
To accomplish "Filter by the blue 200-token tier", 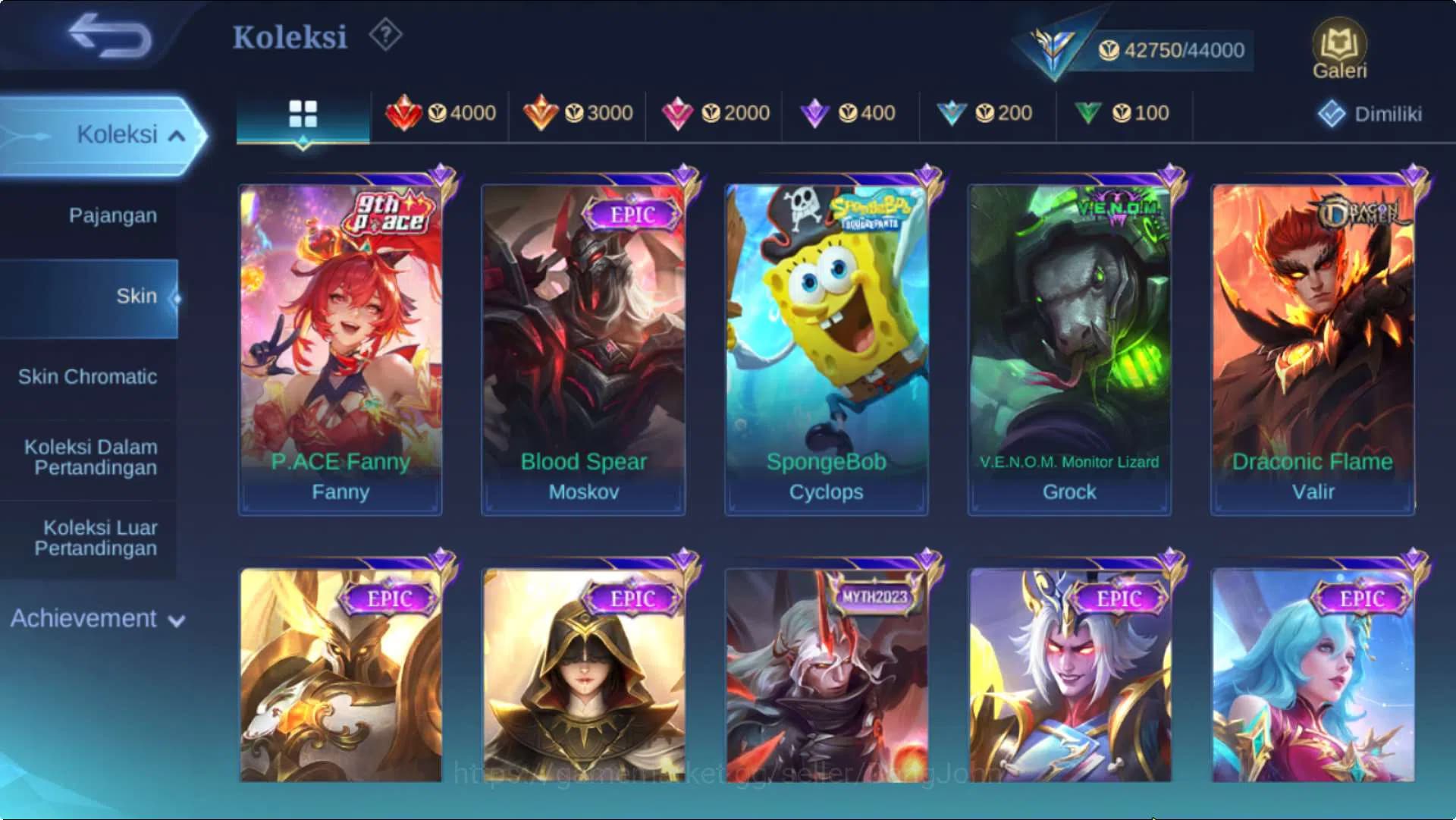I will click(986, 112).
